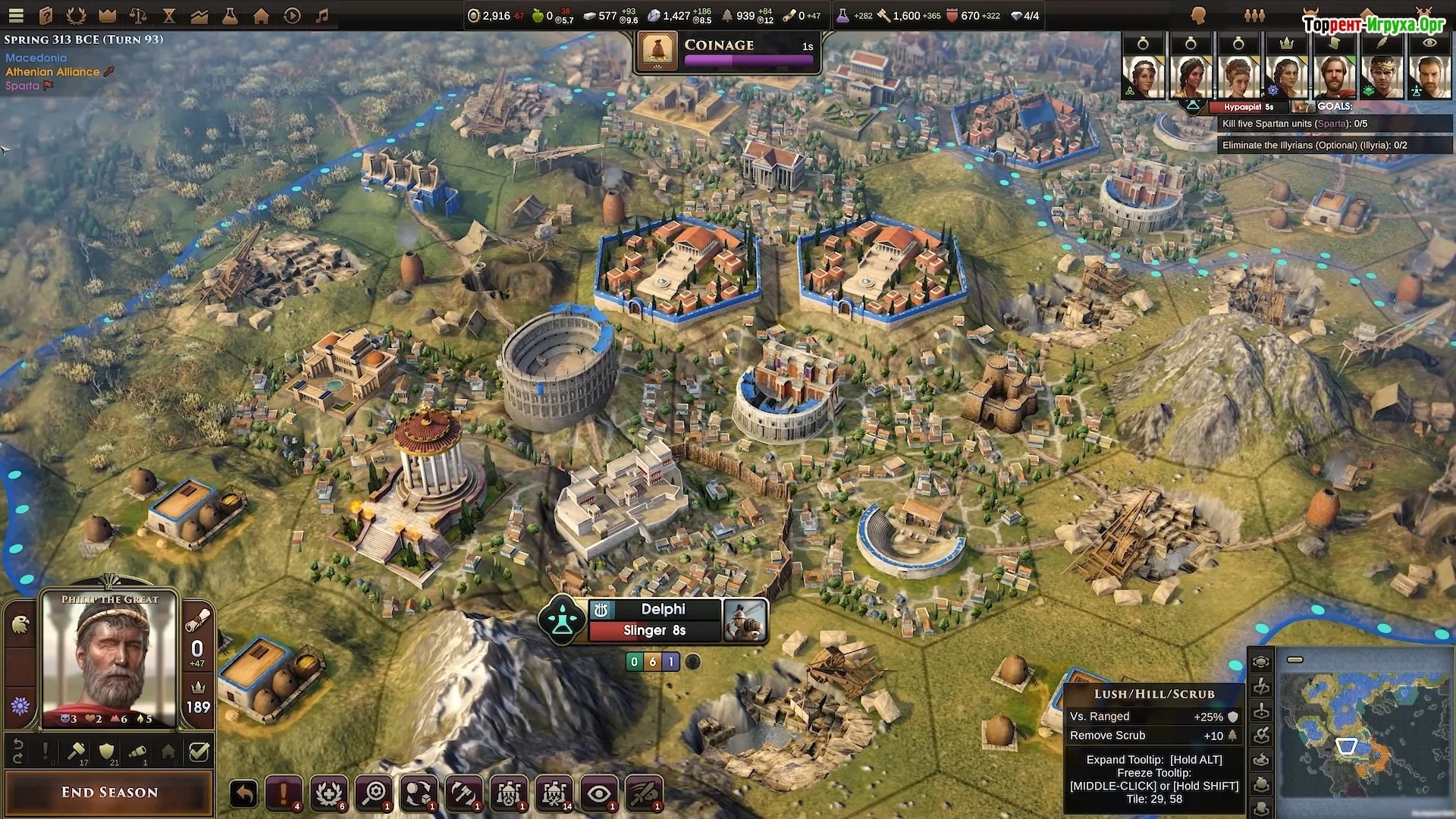Click the eye notification button
This screenshot has height=819, width=1456.
(x=599, y=794)
